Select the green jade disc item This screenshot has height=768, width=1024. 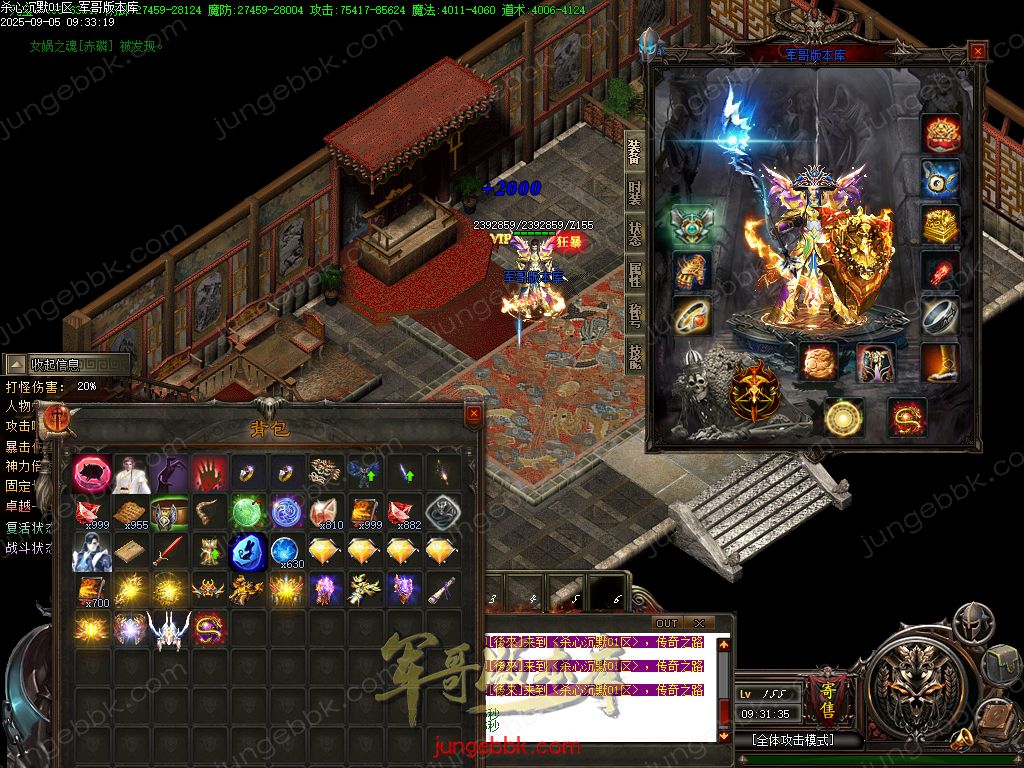point(248,511)
